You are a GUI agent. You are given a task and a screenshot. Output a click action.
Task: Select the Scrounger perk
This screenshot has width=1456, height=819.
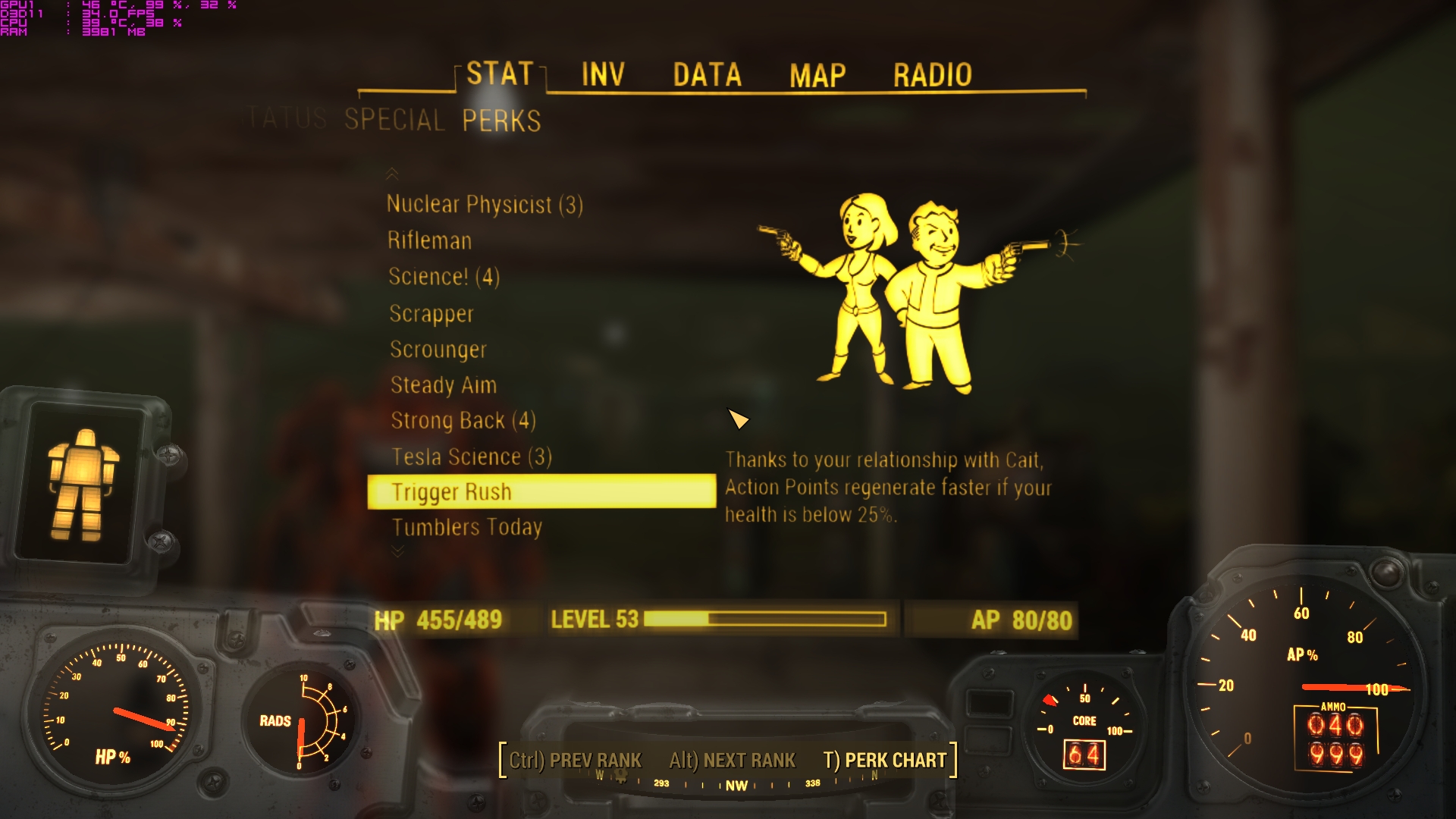point(438,350)
